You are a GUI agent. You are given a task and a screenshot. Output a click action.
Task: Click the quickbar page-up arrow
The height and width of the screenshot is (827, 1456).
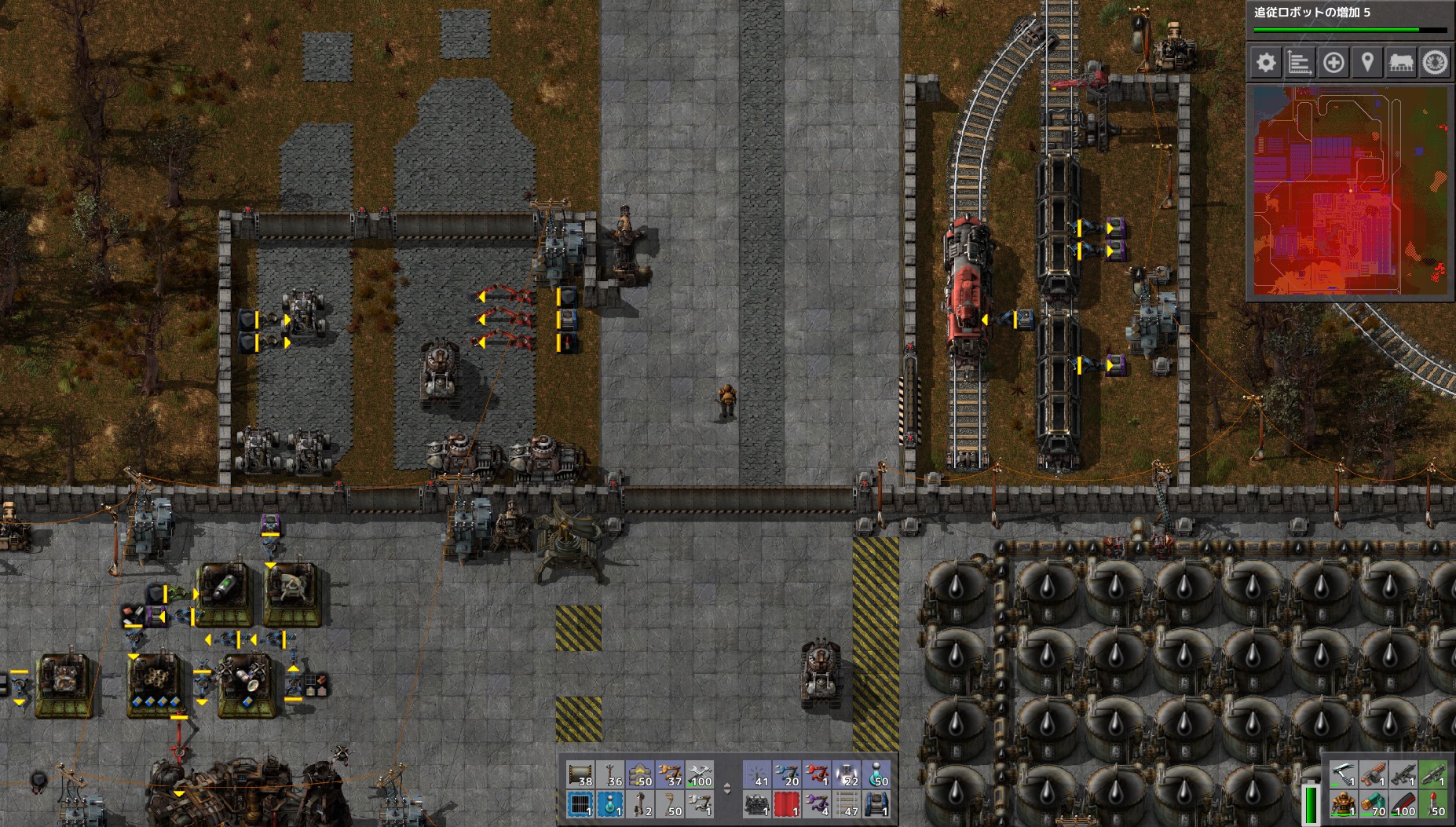coord(727,785)
